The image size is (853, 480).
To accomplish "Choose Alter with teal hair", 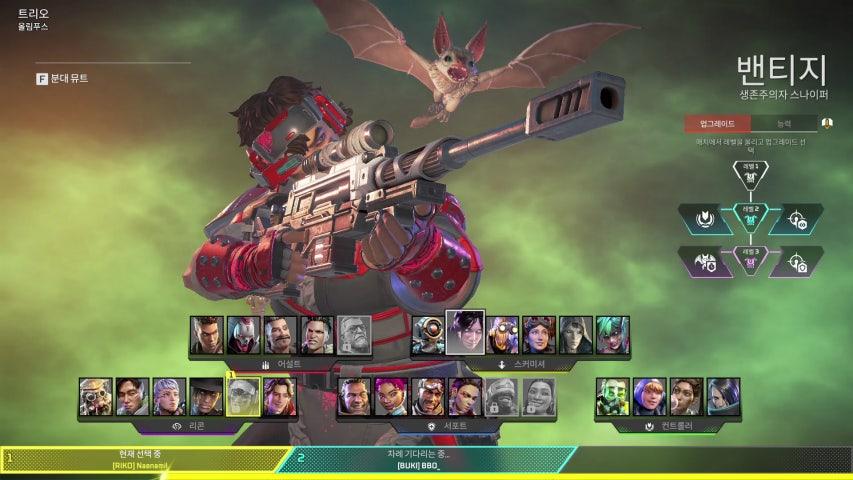I will (613, 335).
